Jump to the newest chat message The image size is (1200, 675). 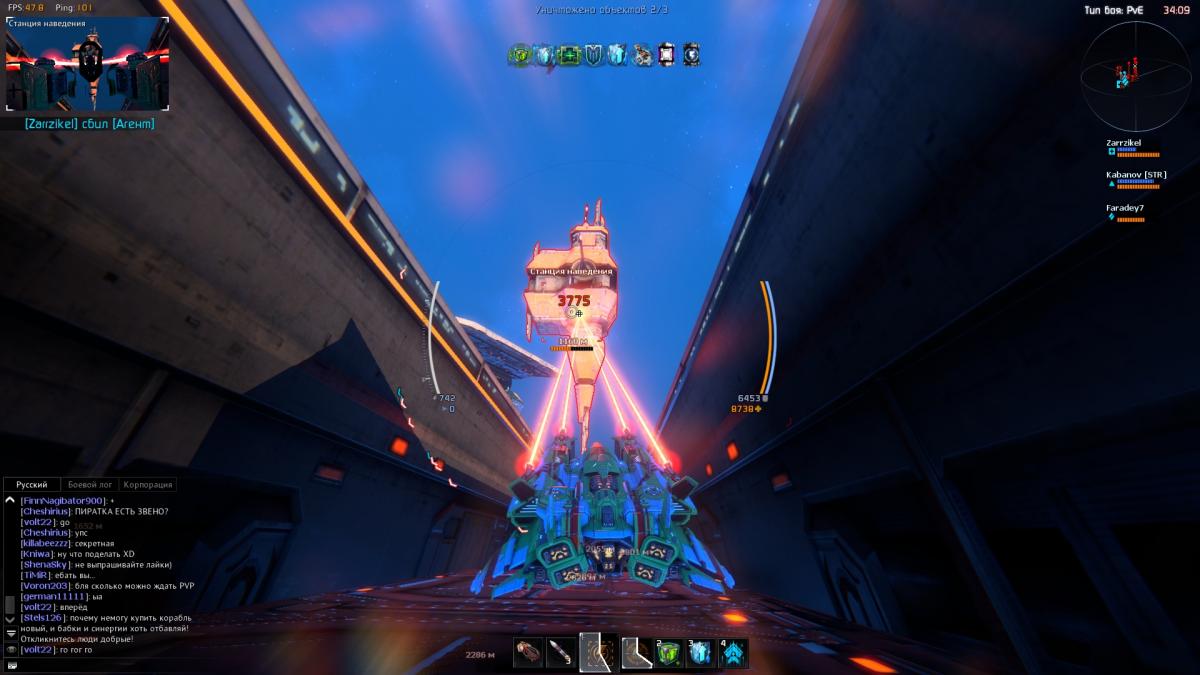[10, 633]
